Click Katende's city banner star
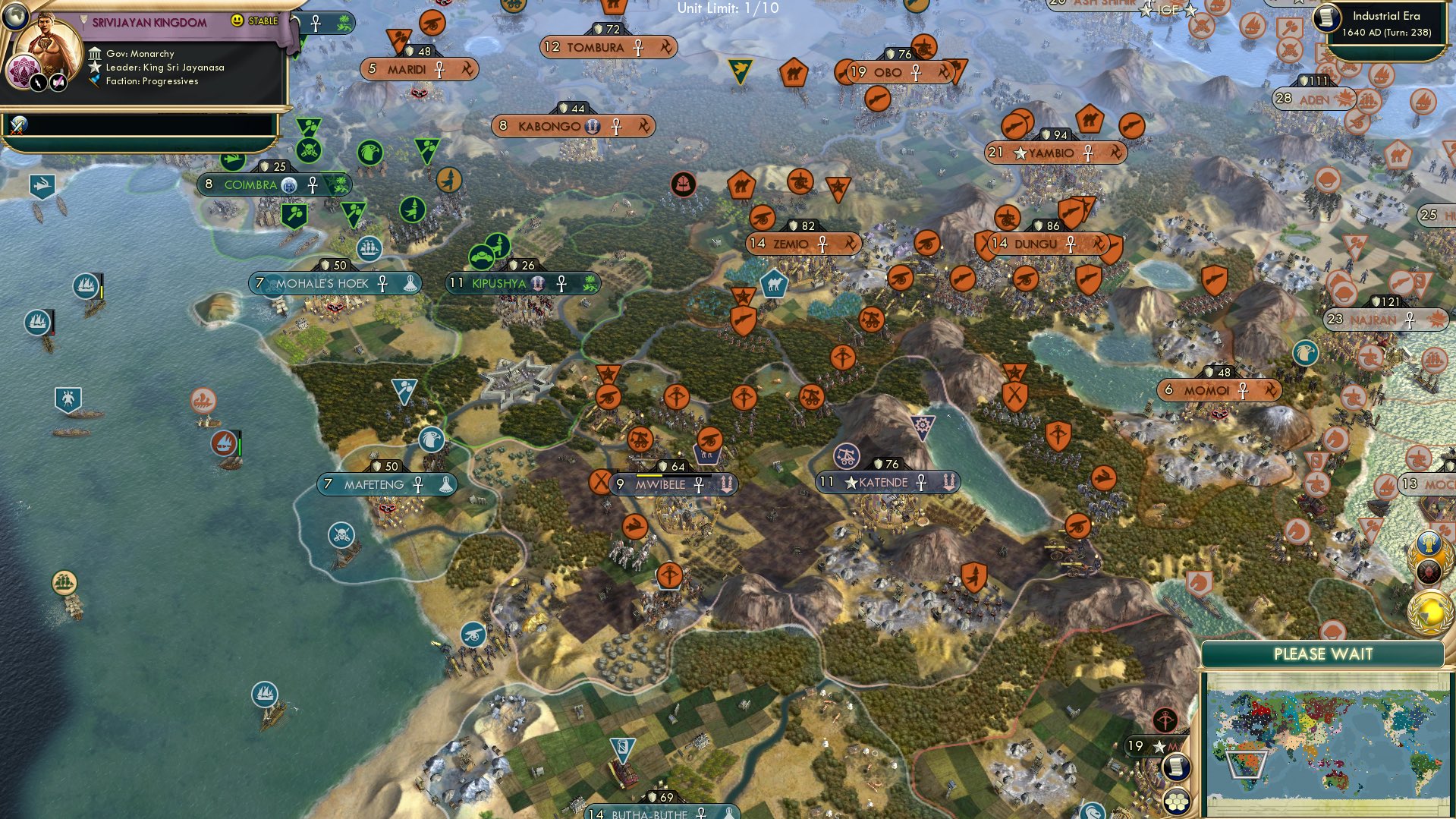This screenshot has width=1456, height=819. pos(851,482)
